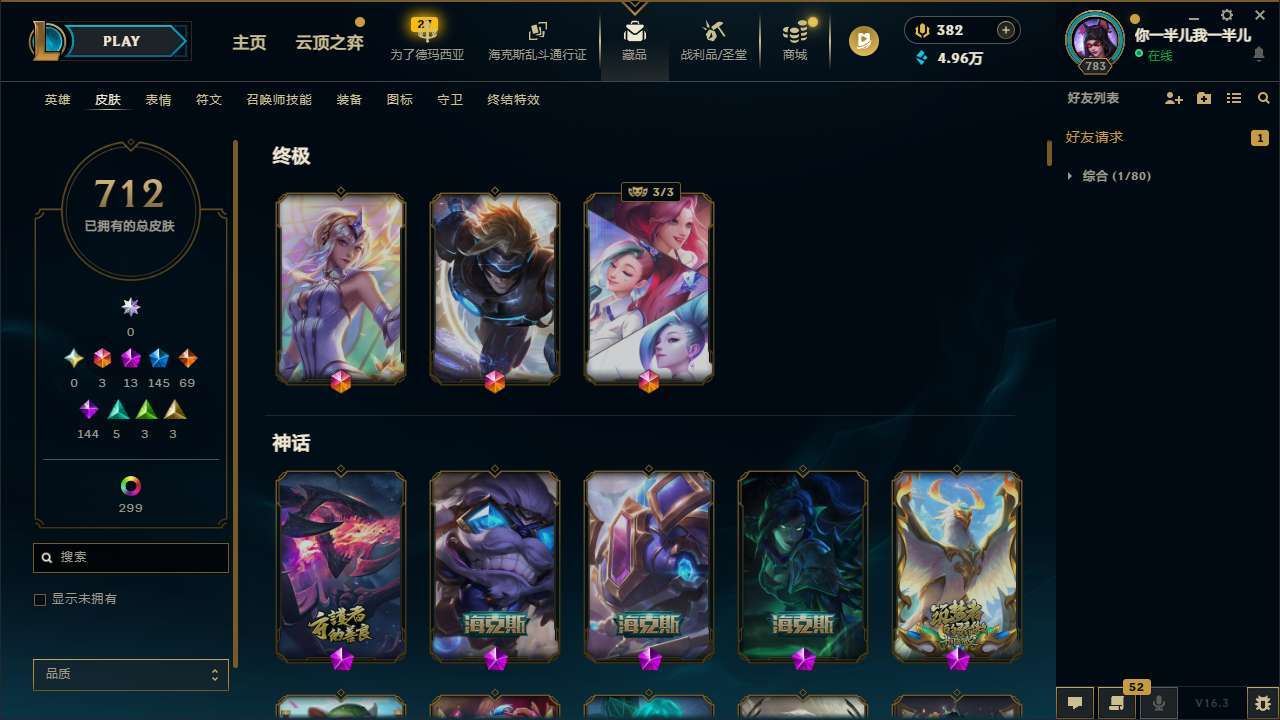
Task: Toggle the microphone icon next to 382
Action: coord(920,29)
